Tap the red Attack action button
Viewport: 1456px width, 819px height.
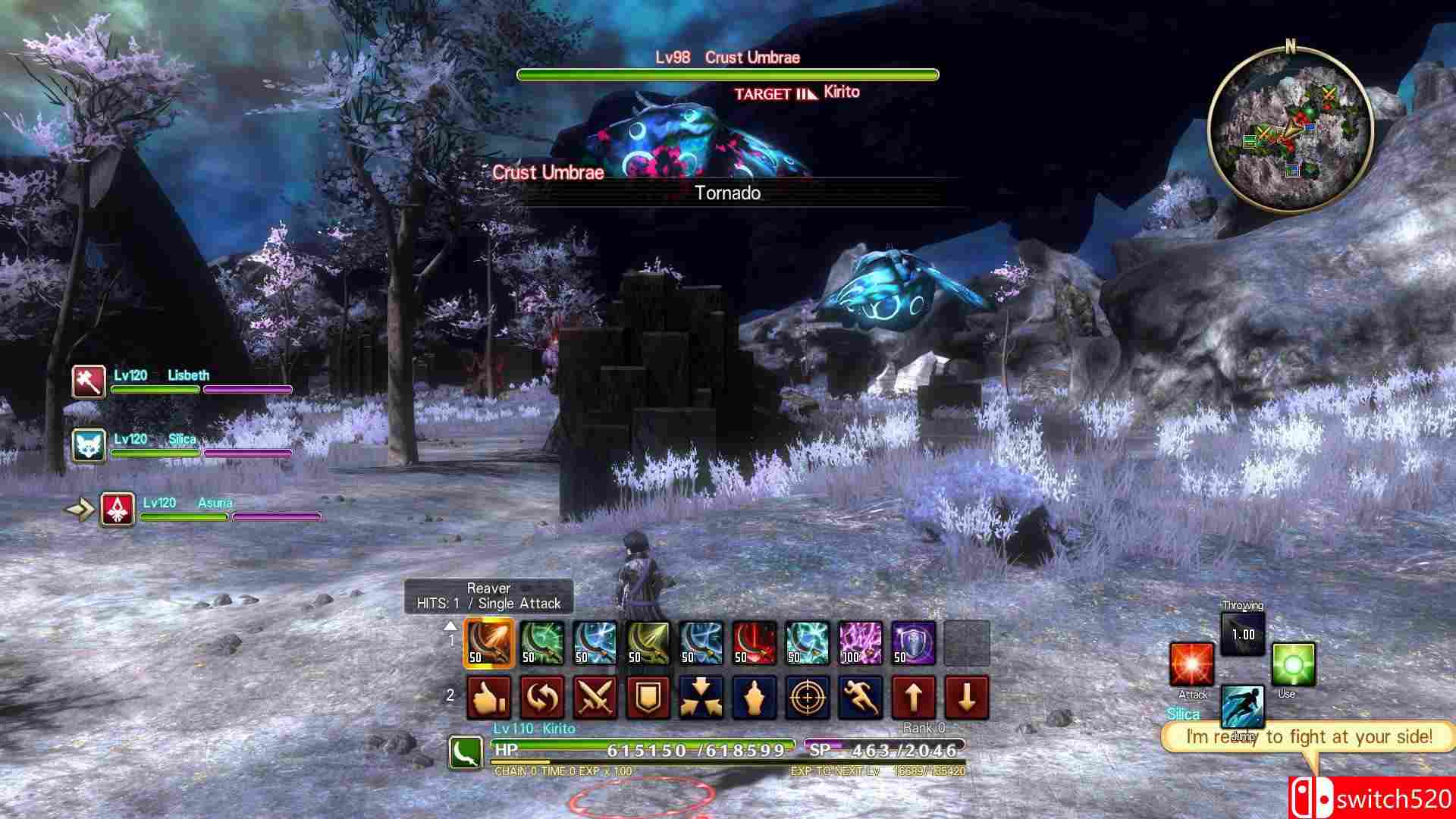click(x=1192, y=665)
